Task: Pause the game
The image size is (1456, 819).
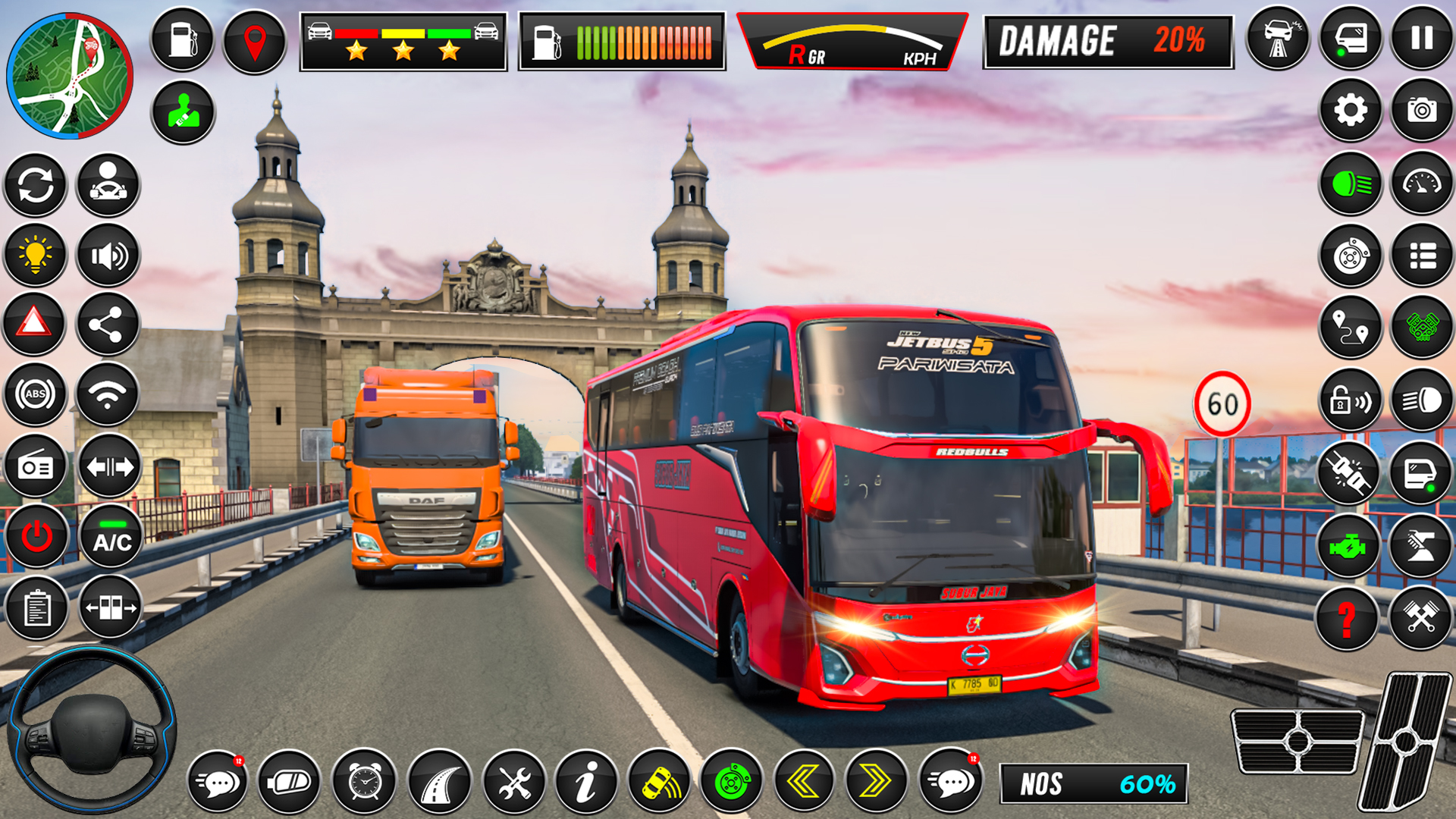Action: [1422, 38]
